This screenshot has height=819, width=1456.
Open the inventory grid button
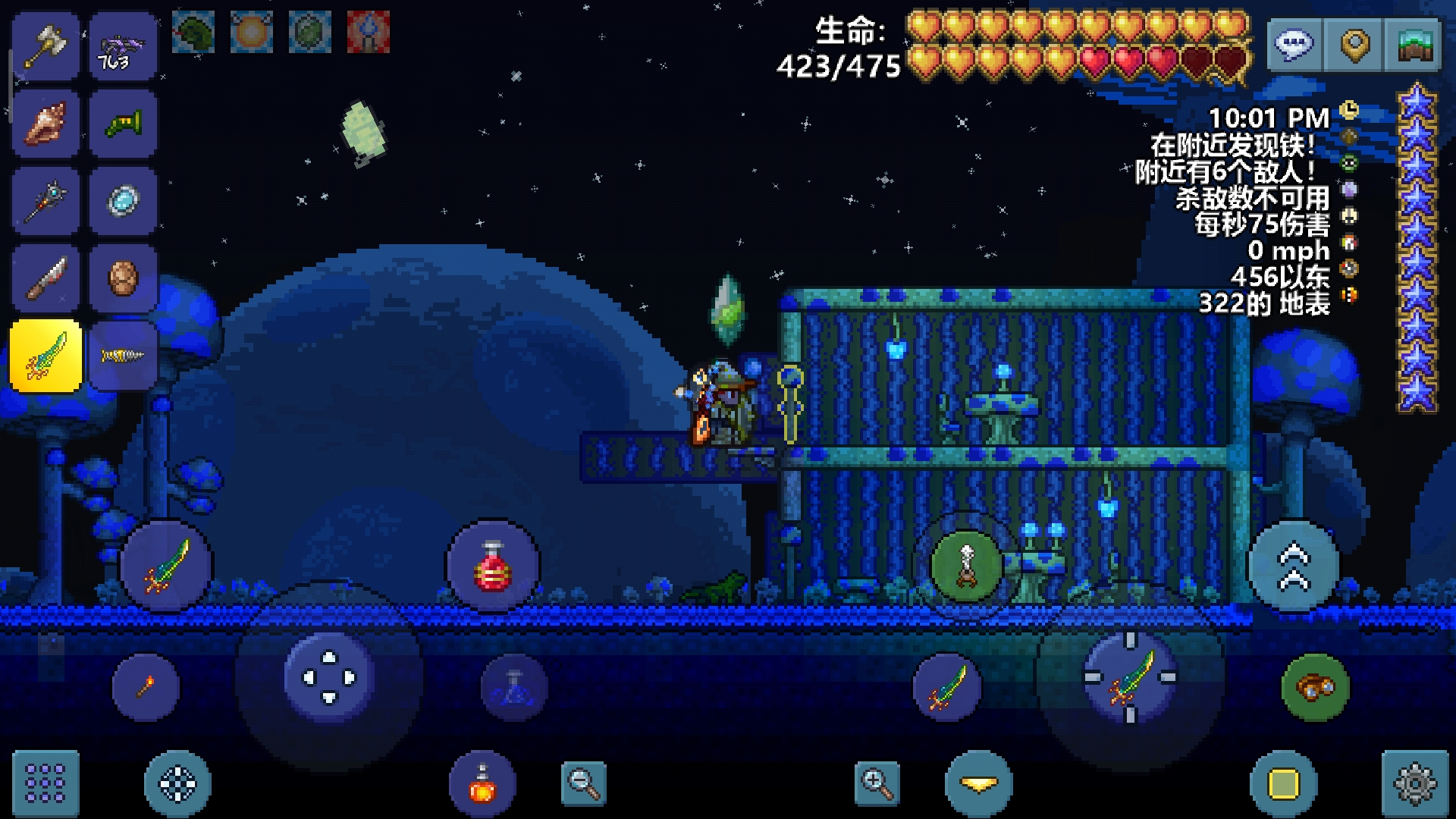[x=45, y=783]
